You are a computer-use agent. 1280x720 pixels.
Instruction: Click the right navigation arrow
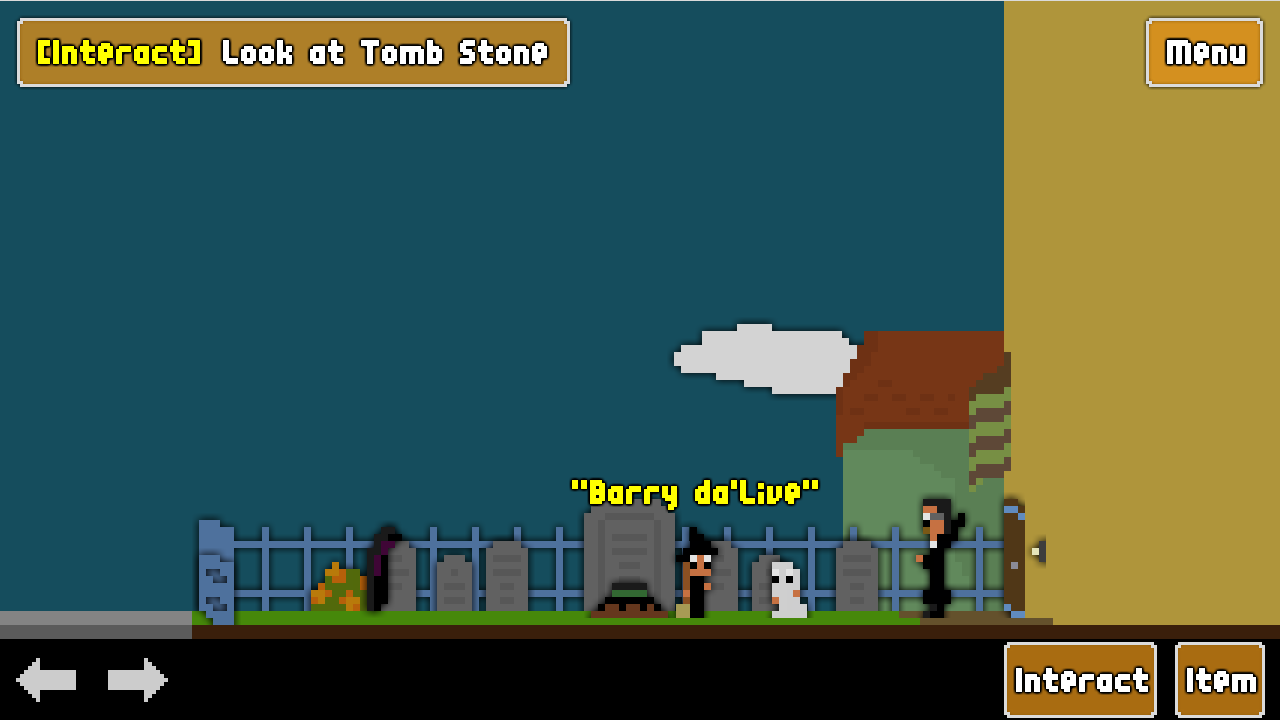(x=138, y=679)
